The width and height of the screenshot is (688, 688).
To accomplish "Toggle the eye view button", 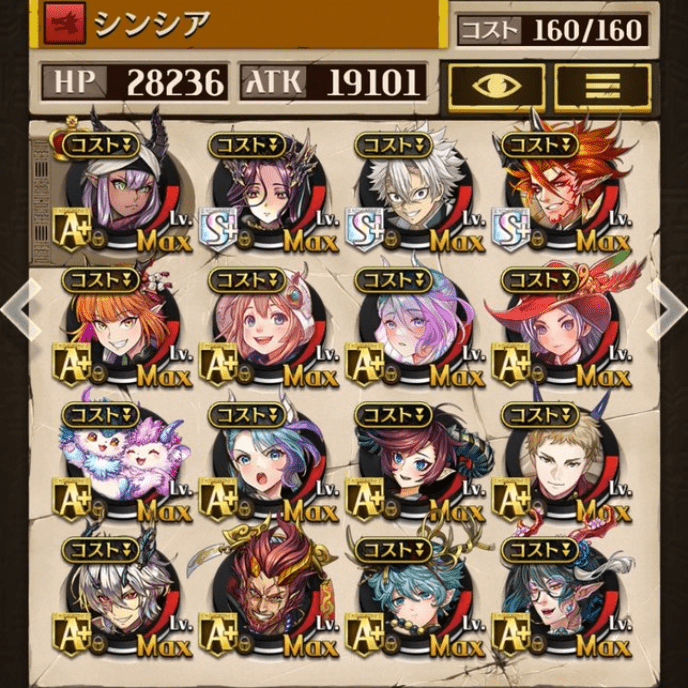I will click(x=496, y=85).
